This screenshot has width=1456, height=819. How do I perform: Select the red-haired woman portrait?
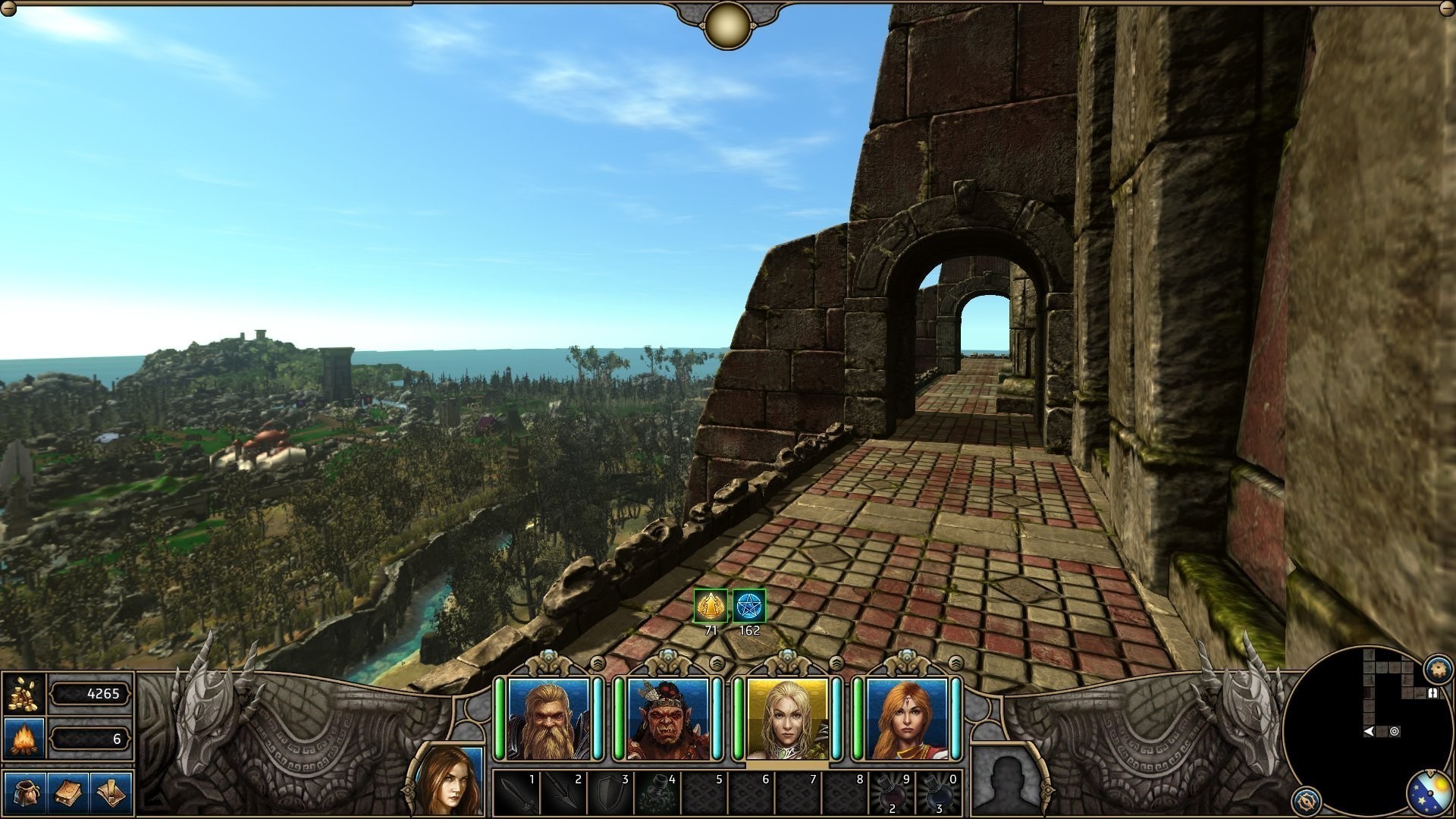click(907, 719)
